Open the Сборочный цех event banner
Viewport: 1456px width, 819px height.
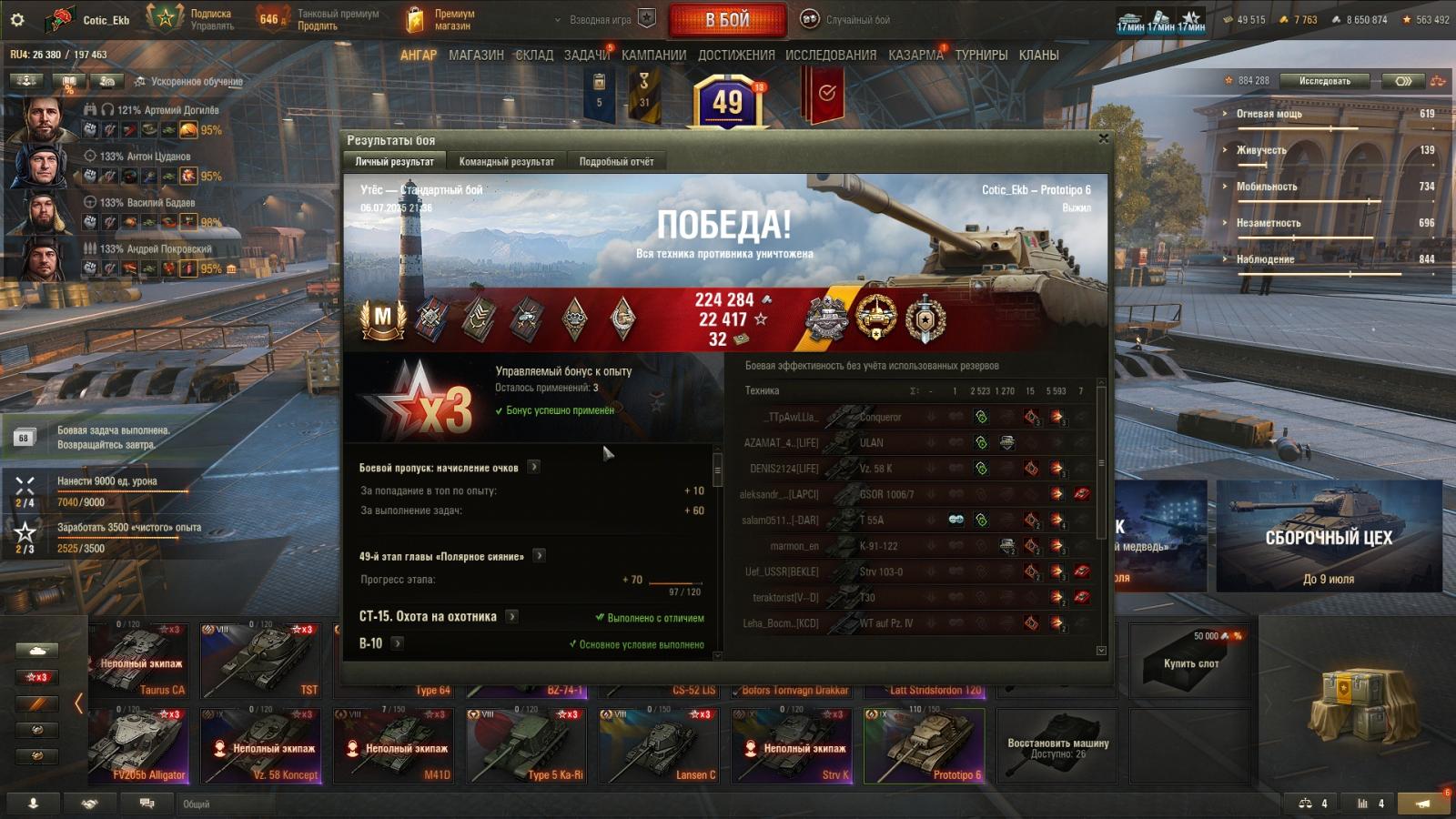(1328, 537)
